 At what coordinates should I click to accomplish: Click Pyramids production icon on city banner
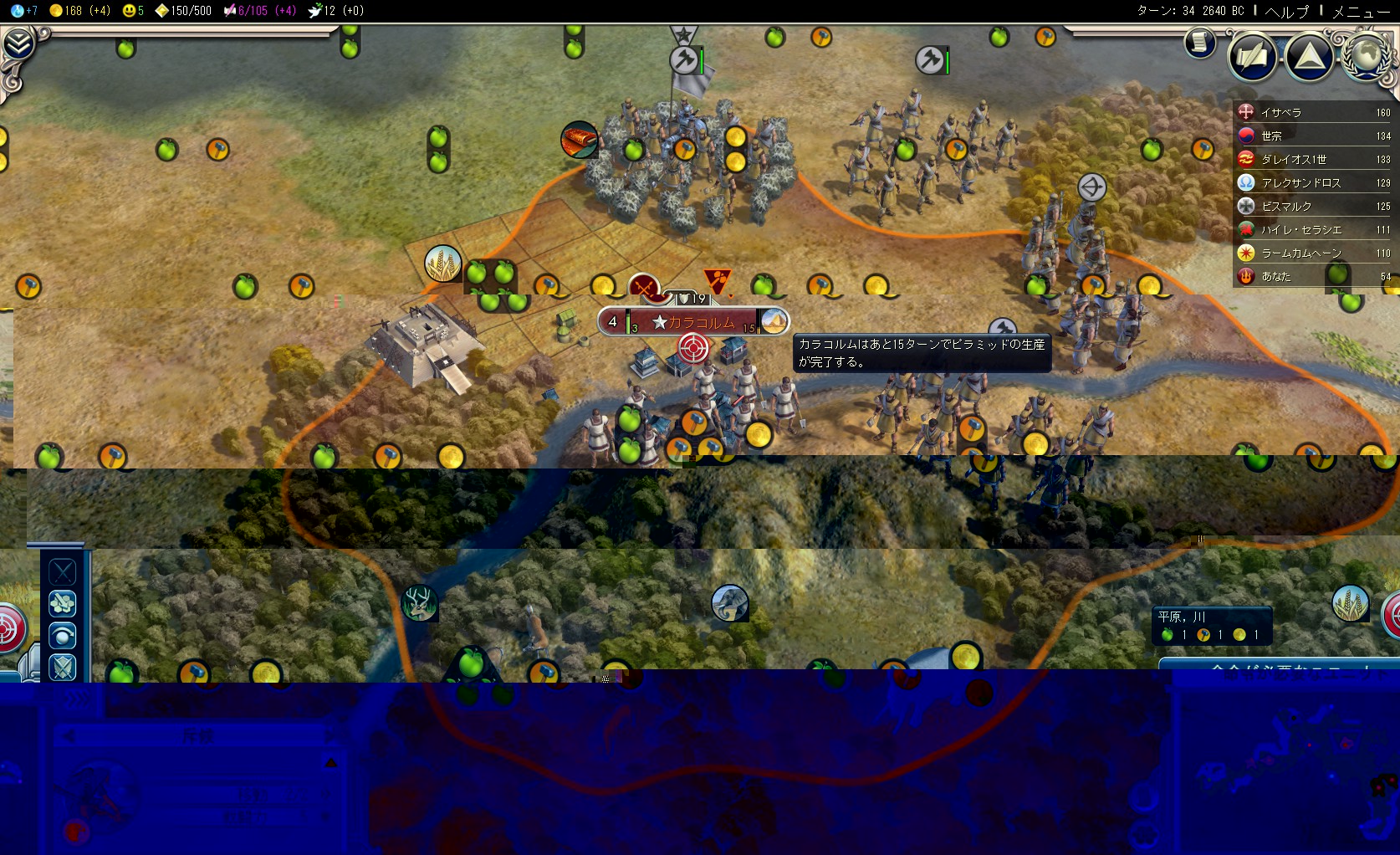pos(774,322)
